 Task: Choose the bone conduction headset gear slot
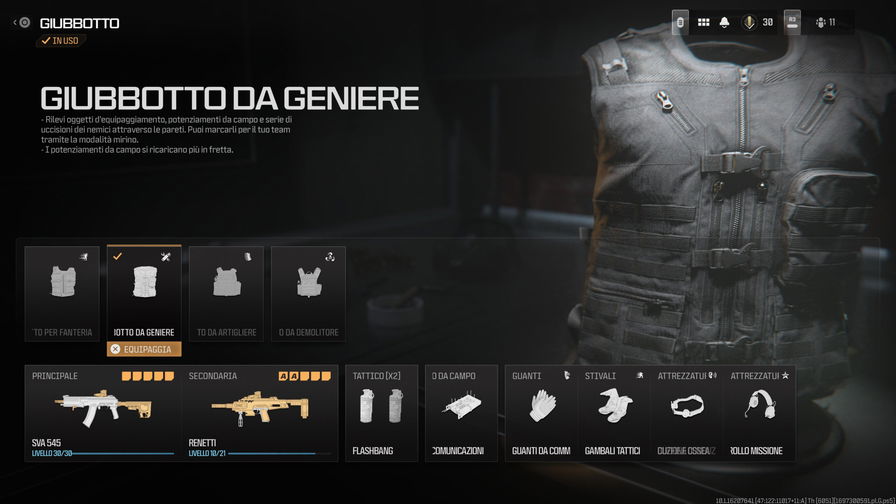tap(687, 413)
